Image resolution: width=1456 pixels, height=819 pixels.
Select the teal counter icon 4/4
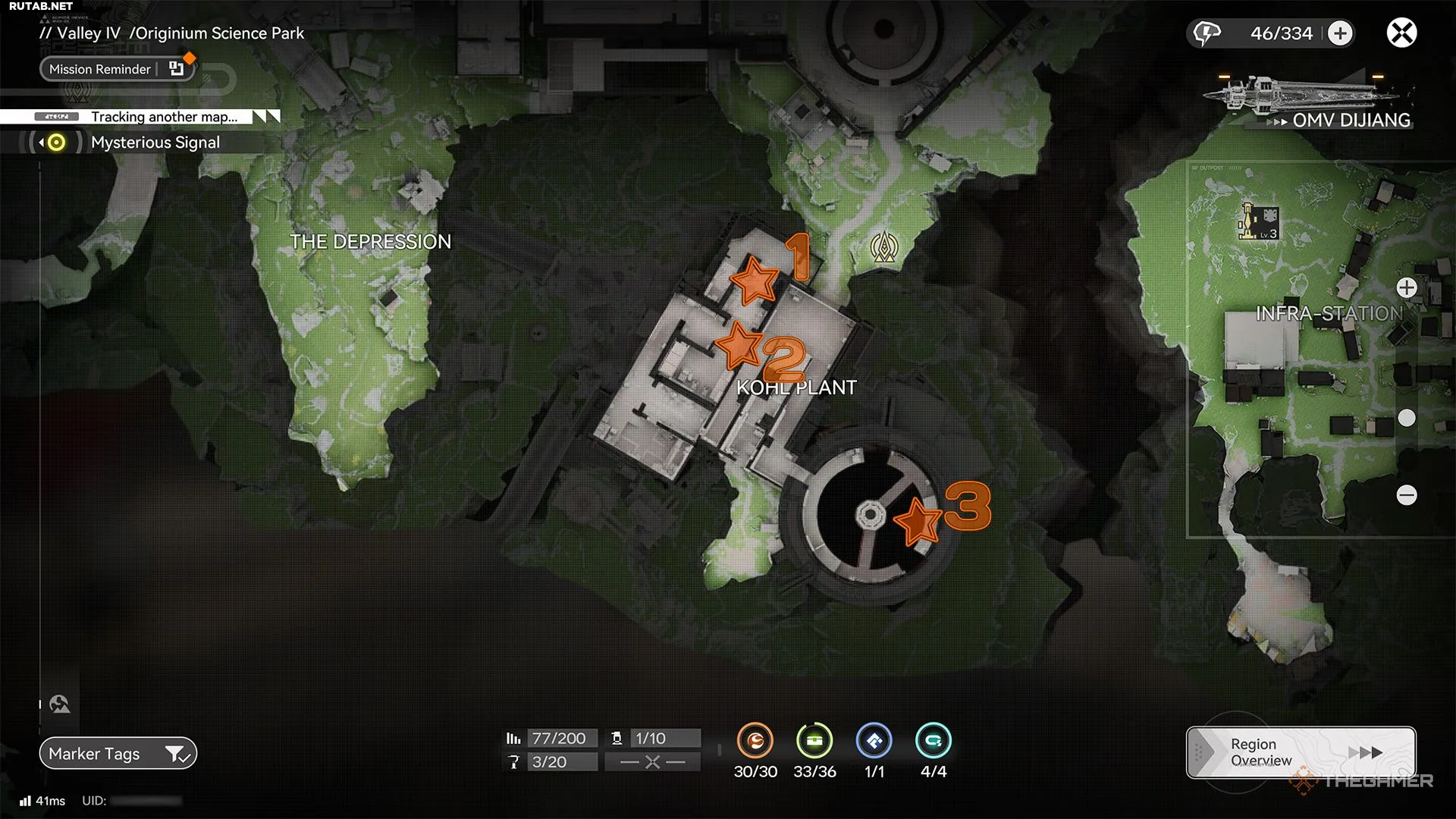933,741
